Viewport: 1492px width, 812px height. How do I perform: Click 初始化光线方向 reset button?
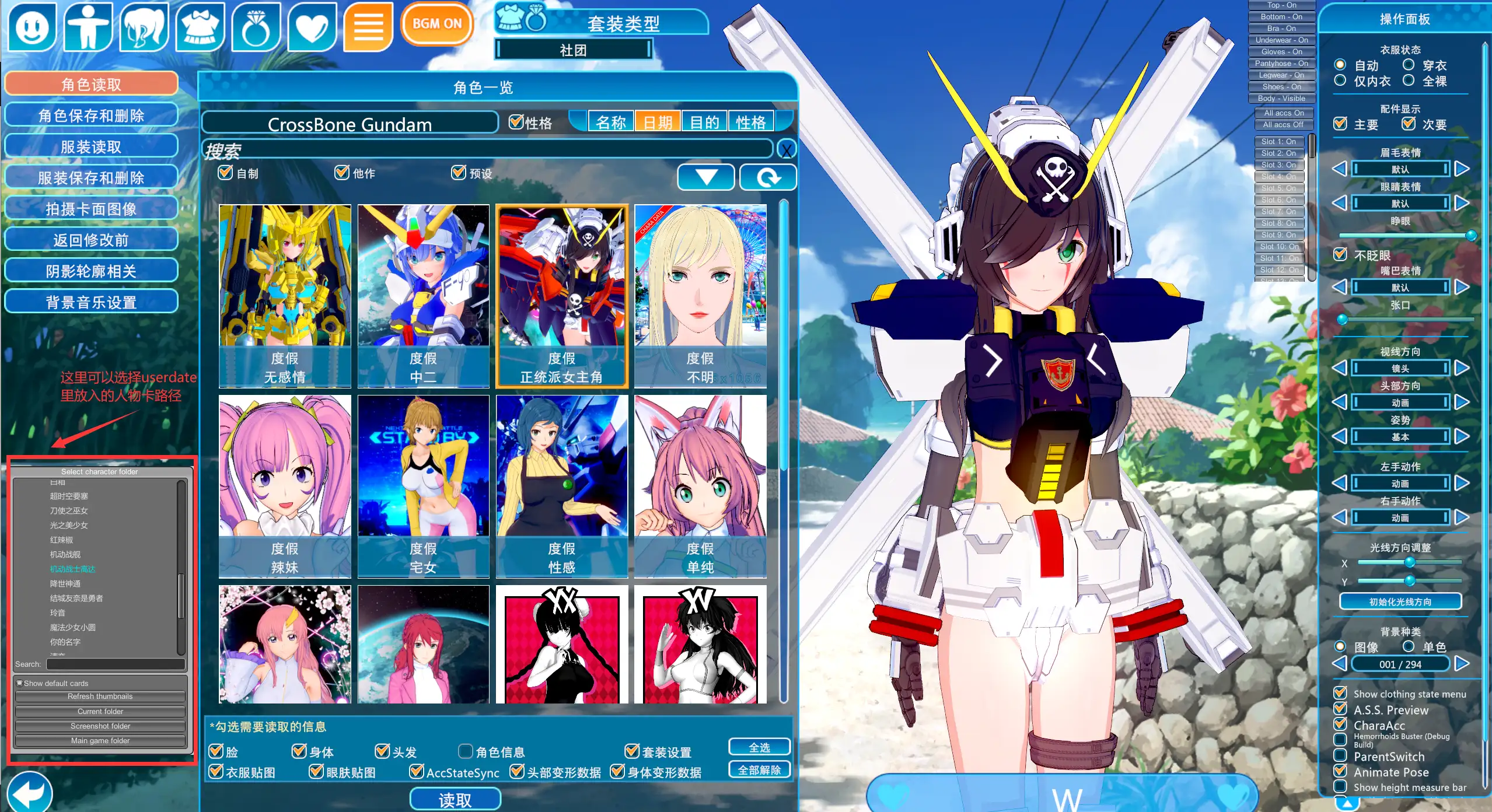1400,601
